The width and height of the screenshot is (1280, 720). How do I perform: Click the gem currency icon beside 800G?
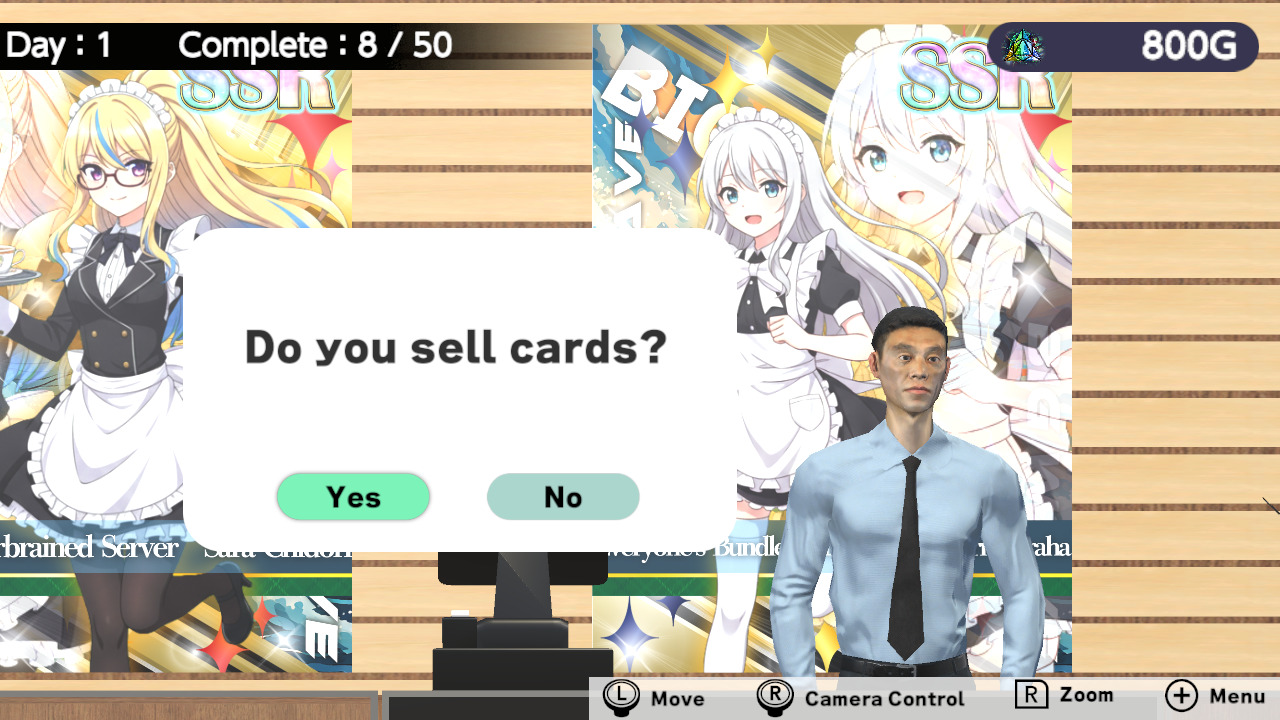tap(1024, 44)
